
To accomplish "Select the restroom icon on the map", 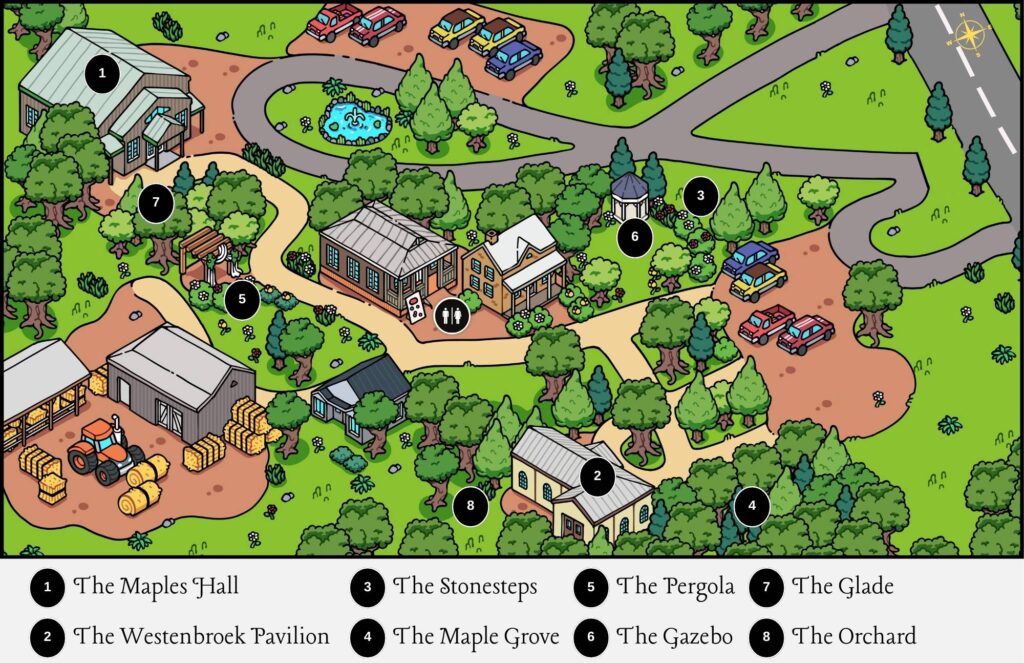I will [450, 313].
